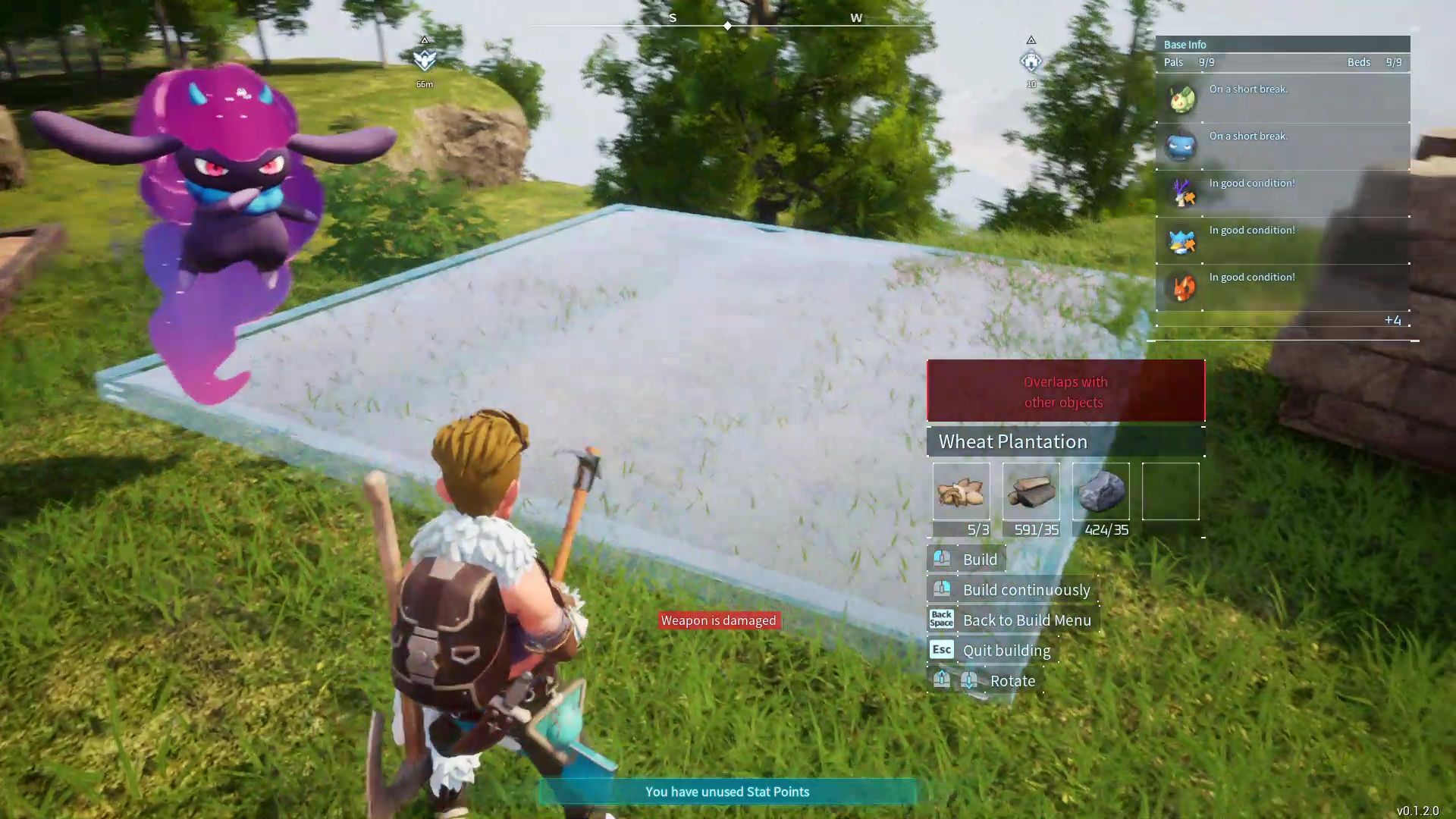Select the wheat seeds material icon
This screenshot has height=819, width=1456.
[x=962, y=491]
